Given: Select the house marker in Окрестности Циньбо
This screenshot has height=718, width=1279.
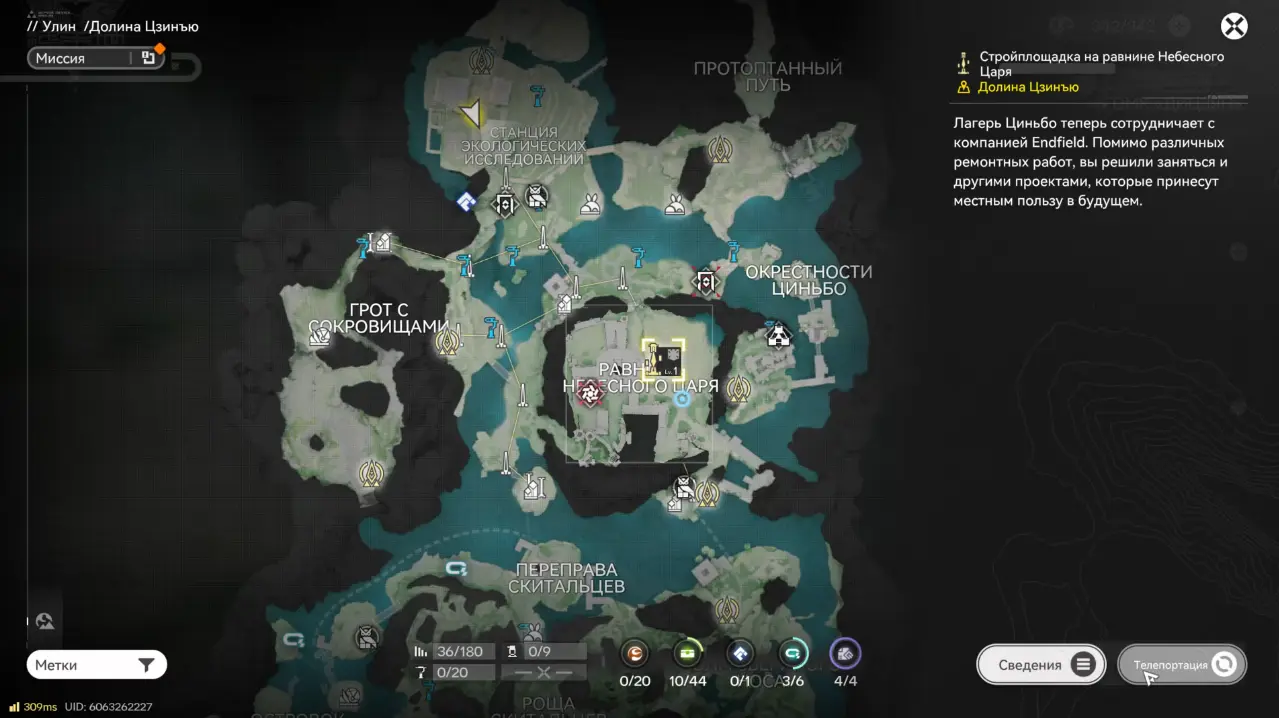Looking at the screenshot, I should [x=778, y=334].
